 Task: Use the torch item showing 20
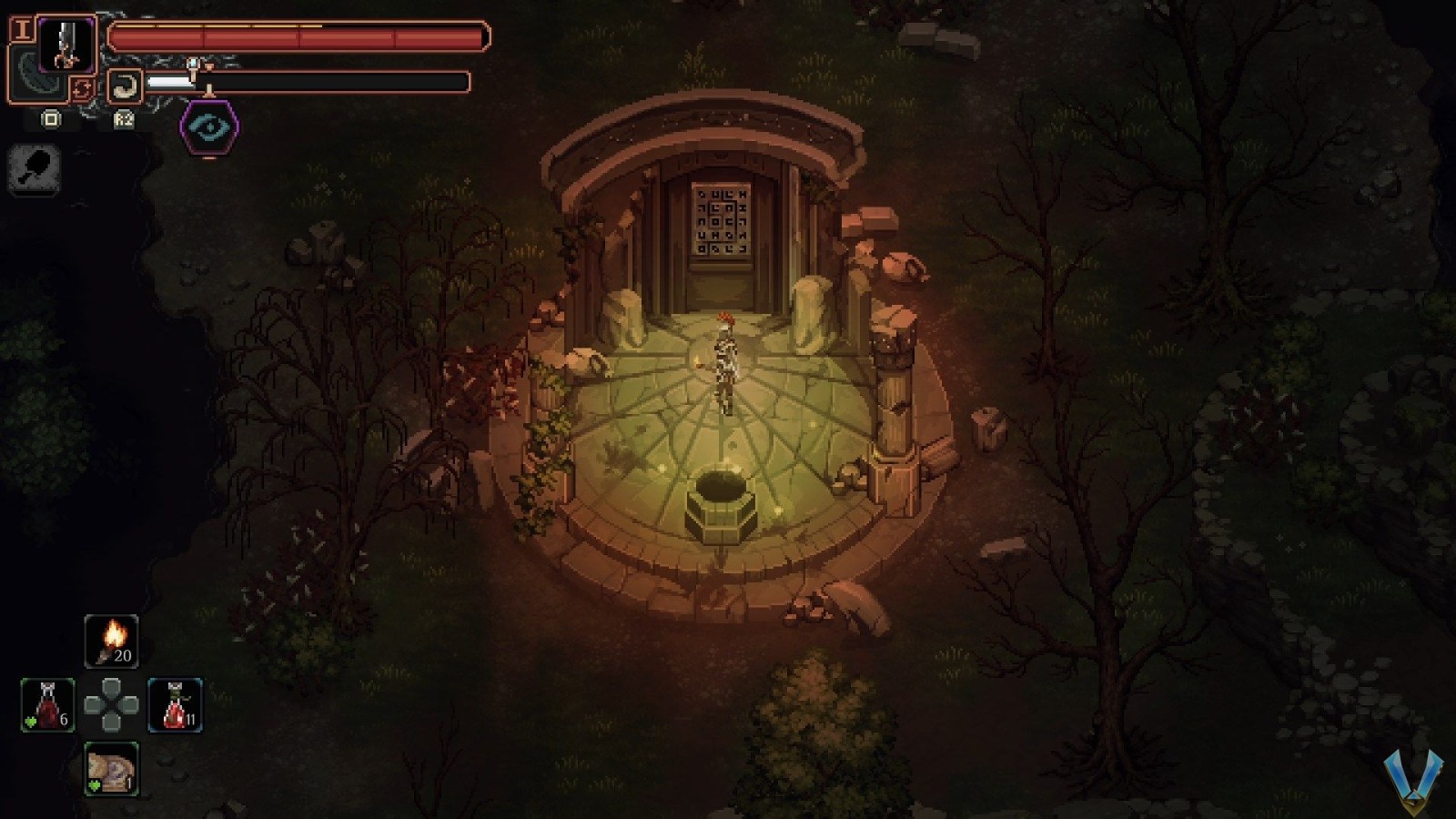point(111,640)
